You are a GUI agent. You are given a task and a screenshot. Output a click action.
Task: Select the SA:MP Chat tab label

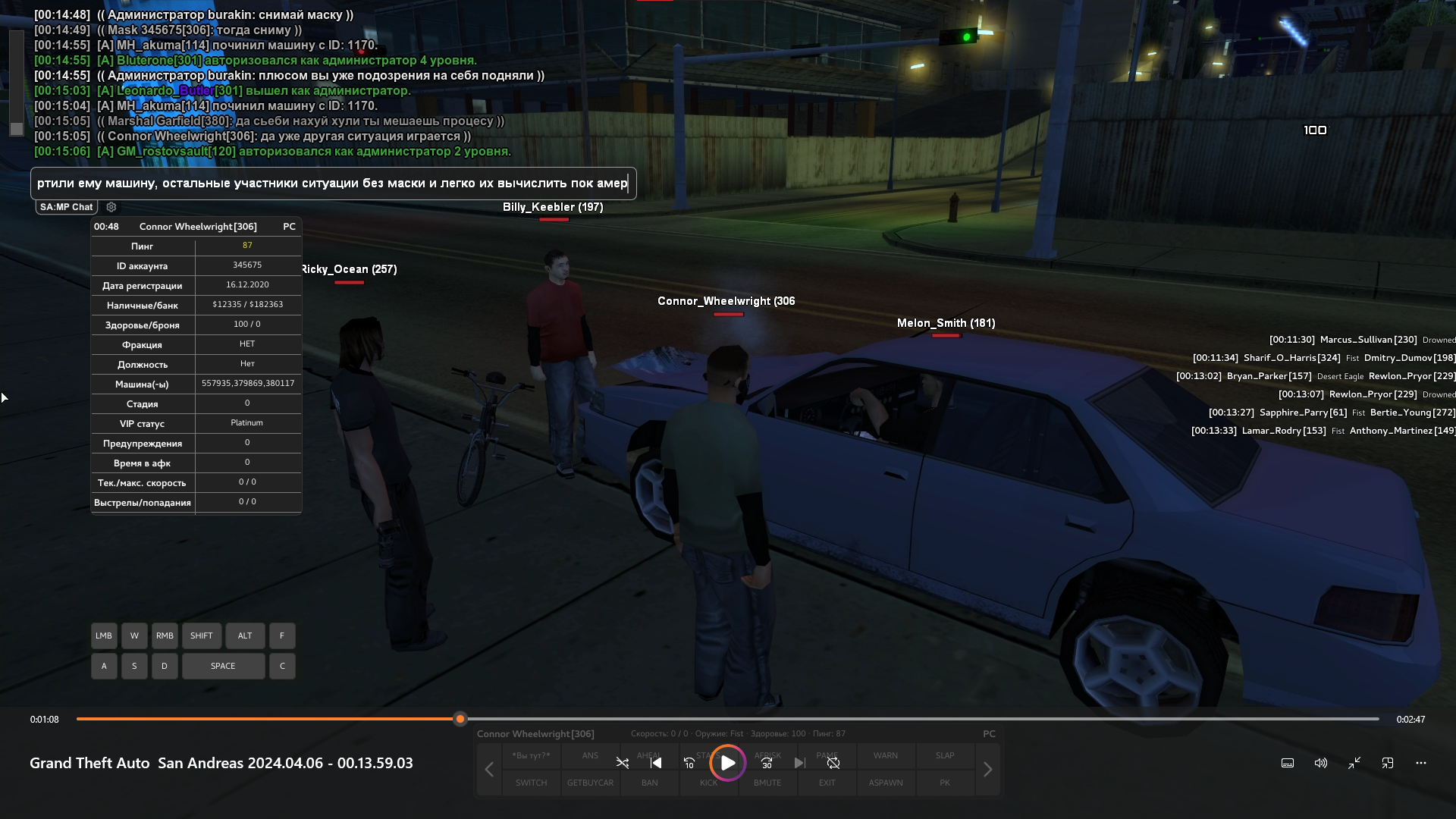tap(67, 207)
